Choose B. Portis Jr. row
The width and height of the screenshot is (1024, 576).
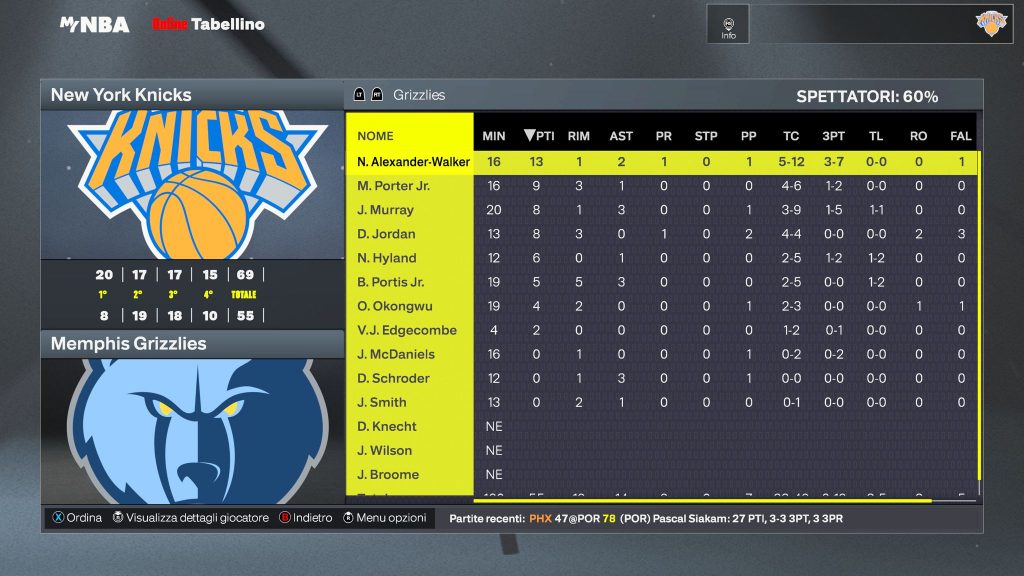[x=390, y=282]
